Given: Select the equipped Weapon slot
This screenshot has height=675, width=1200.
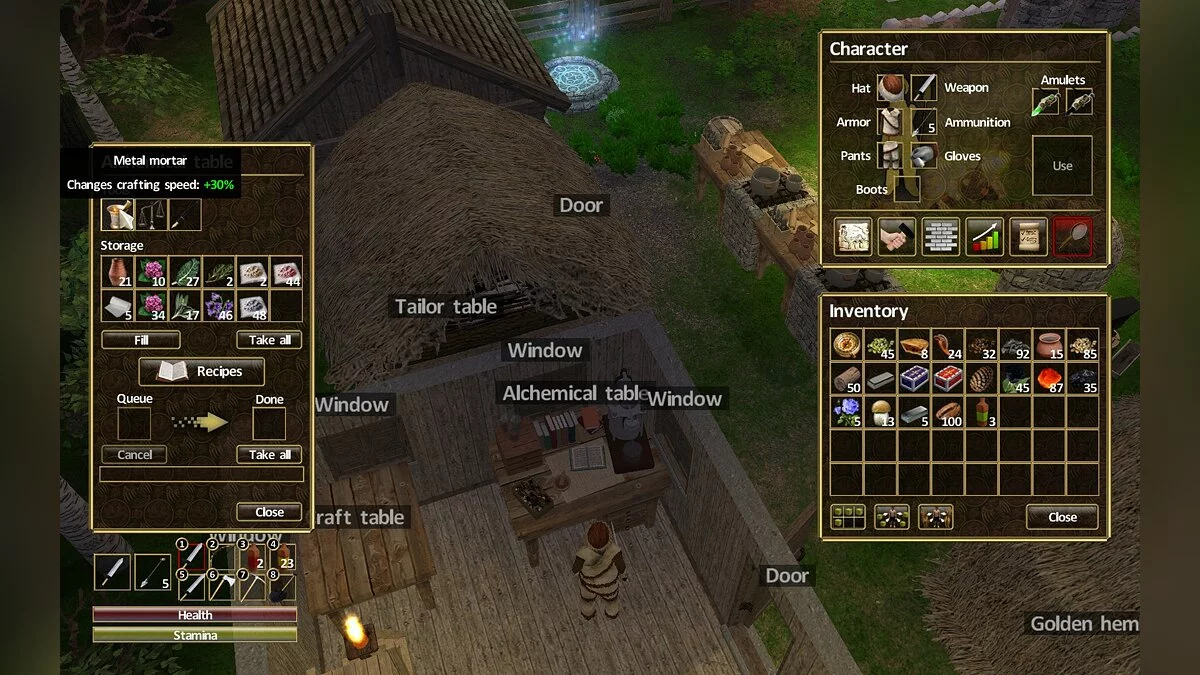Looking at the screenshot, I should coord(924,88).
